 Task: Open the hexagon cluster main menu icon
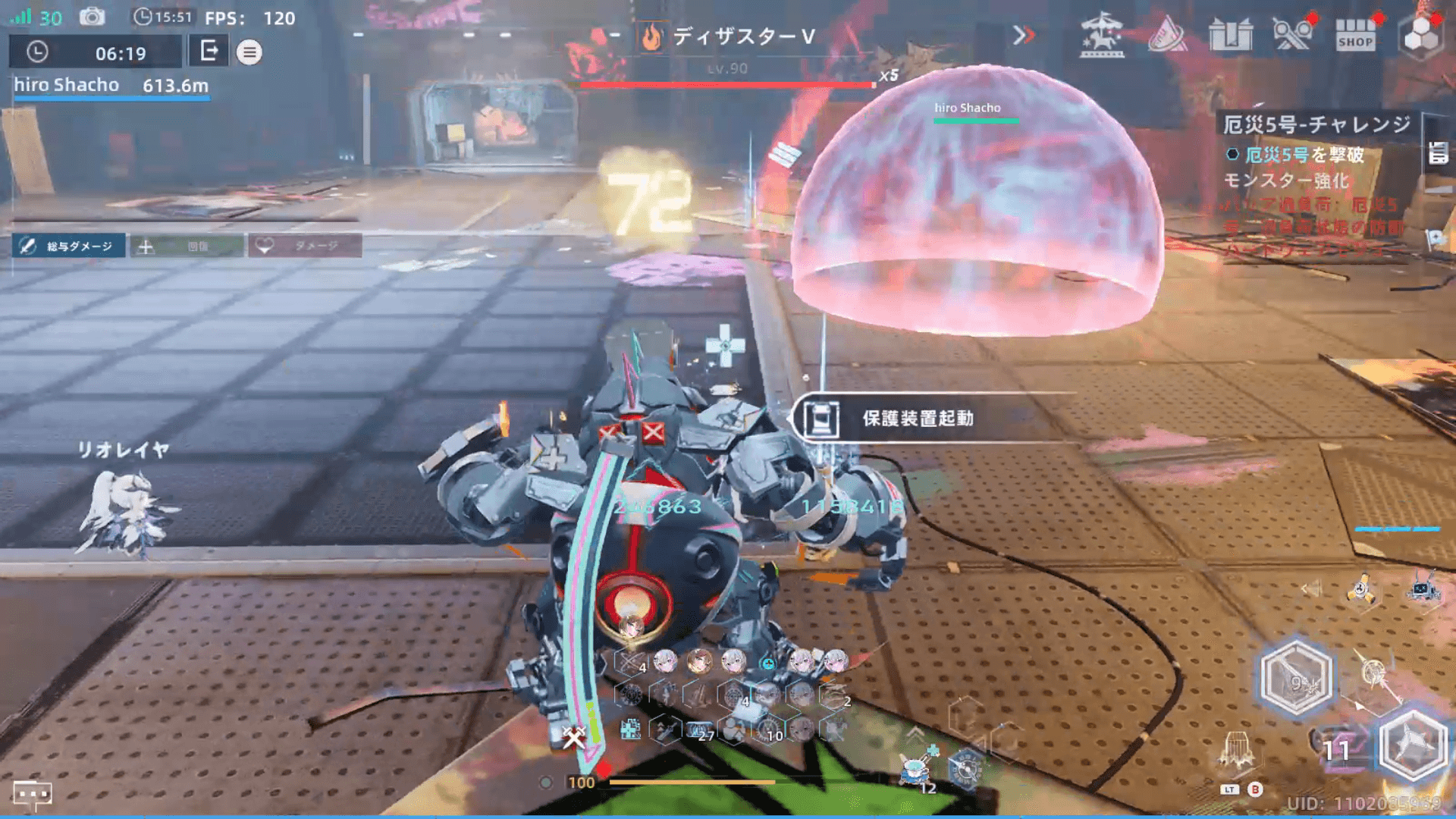point(1420,36)
